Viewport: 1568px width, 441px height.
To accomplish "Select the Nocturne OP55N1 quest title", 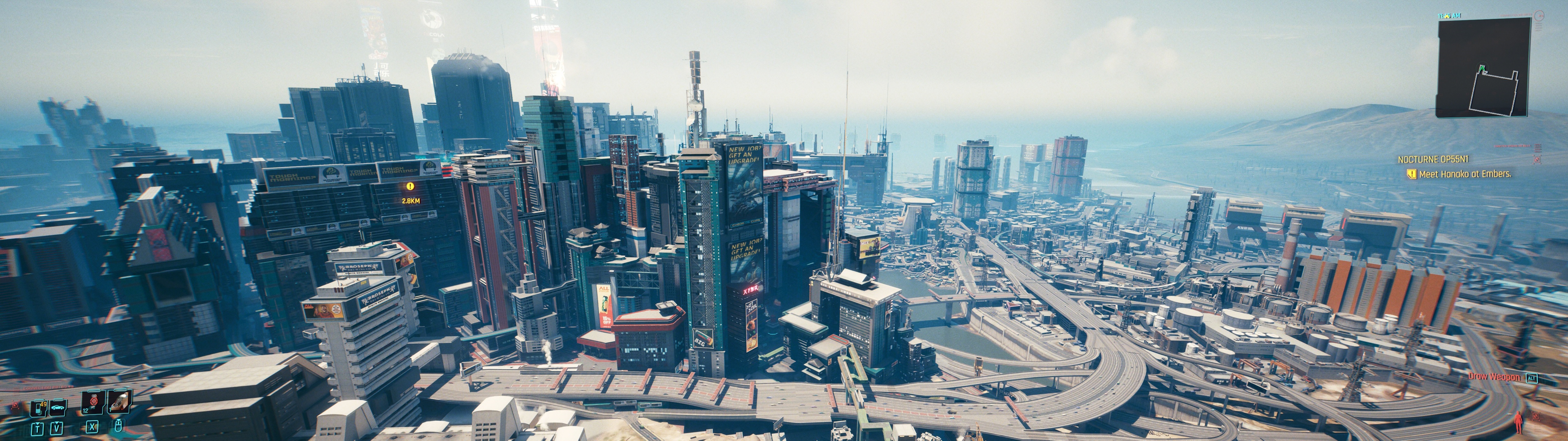I will (x=1433, y=160).
